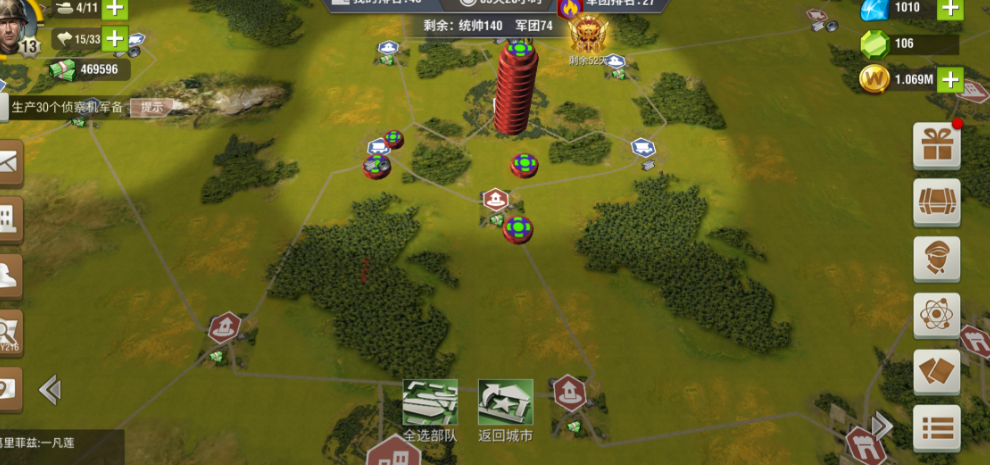Open the gift box rewards icon
Viewport: 990px width, 465px height.
click(937, 147)
